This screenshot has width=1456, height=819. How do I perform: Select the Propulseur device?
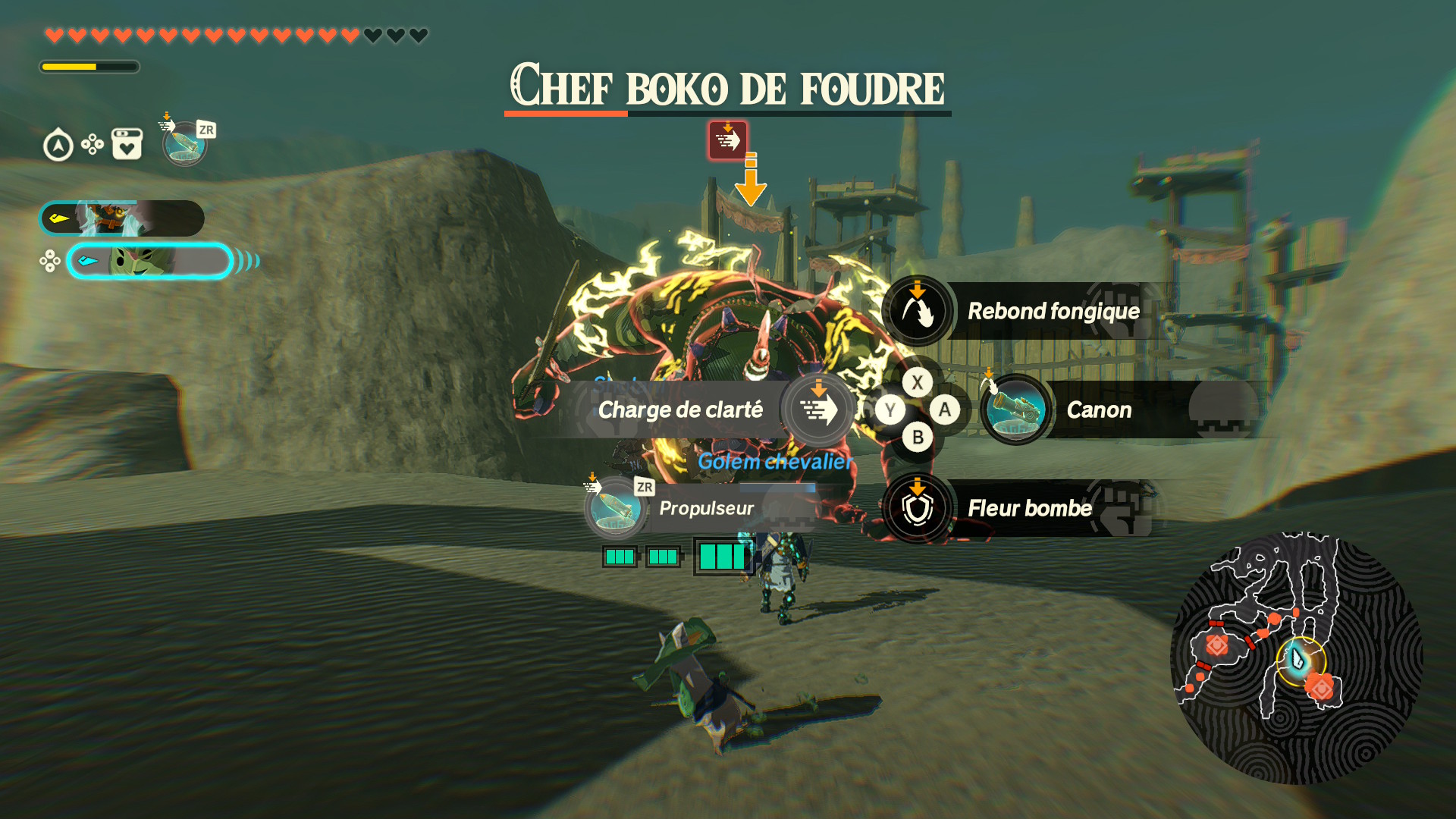click(615, 508)
